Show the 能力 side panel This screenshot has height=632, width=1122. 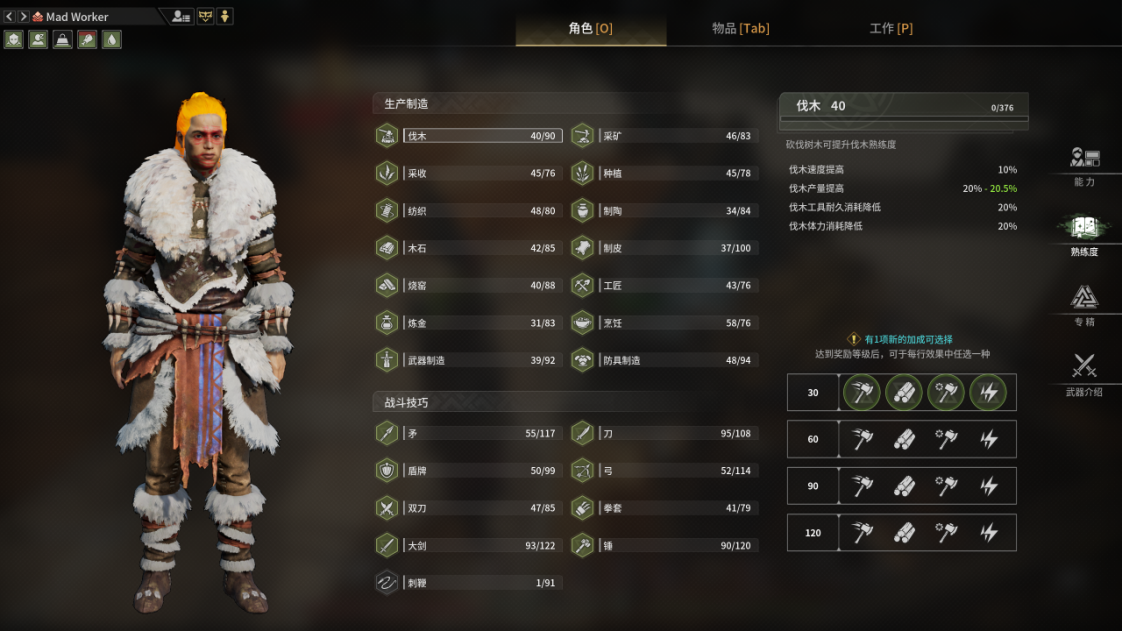tap(1084, 167)
